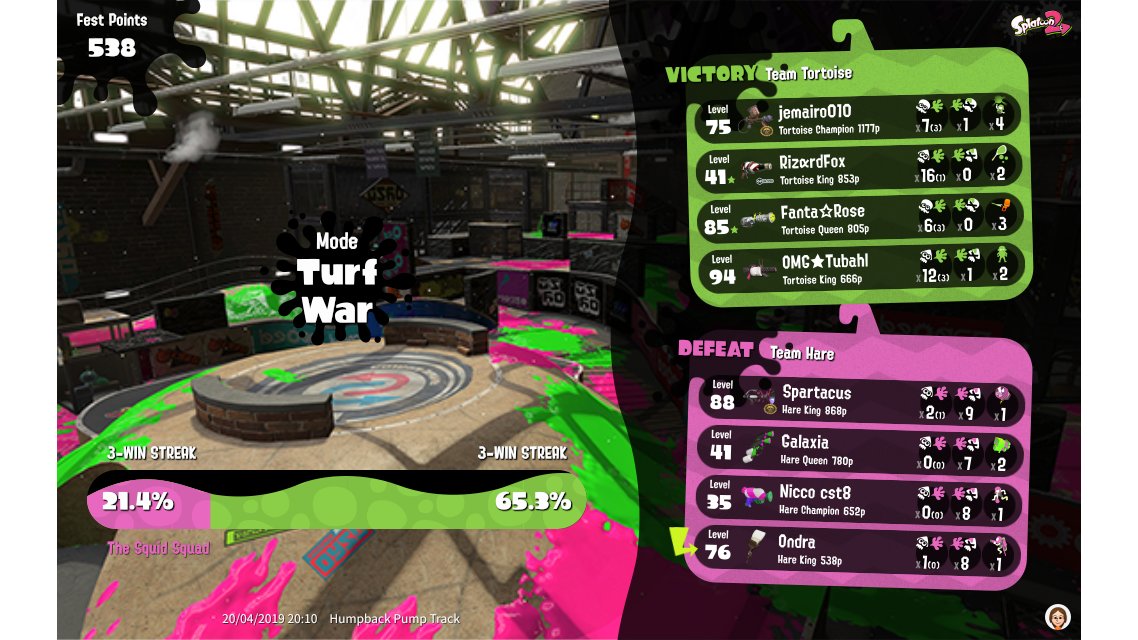The height and width of the screenshot is (640, 1138).
Task: Choose Galaxia's player row
Action: (x=858, y=449)
